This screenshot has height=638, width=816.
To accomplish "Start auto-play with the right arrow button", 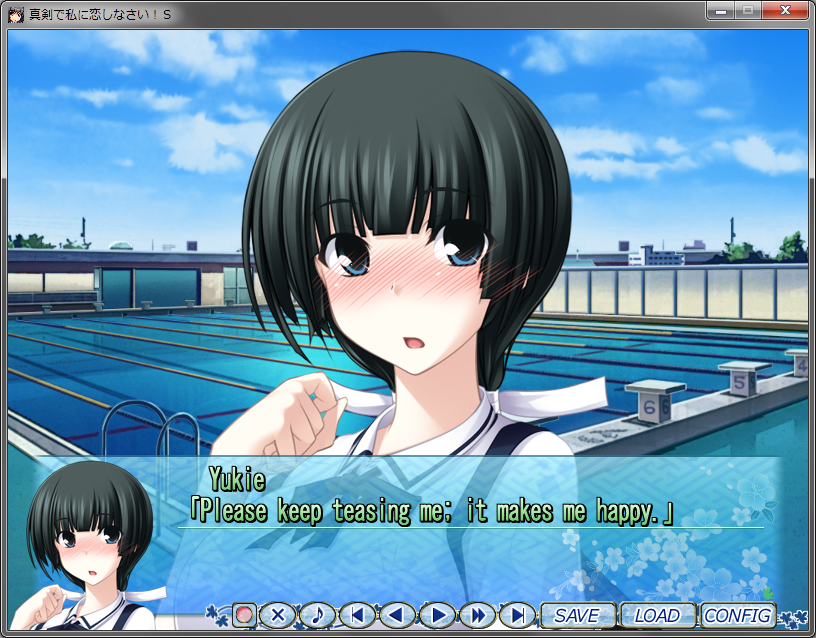I will tap(437, 615).
